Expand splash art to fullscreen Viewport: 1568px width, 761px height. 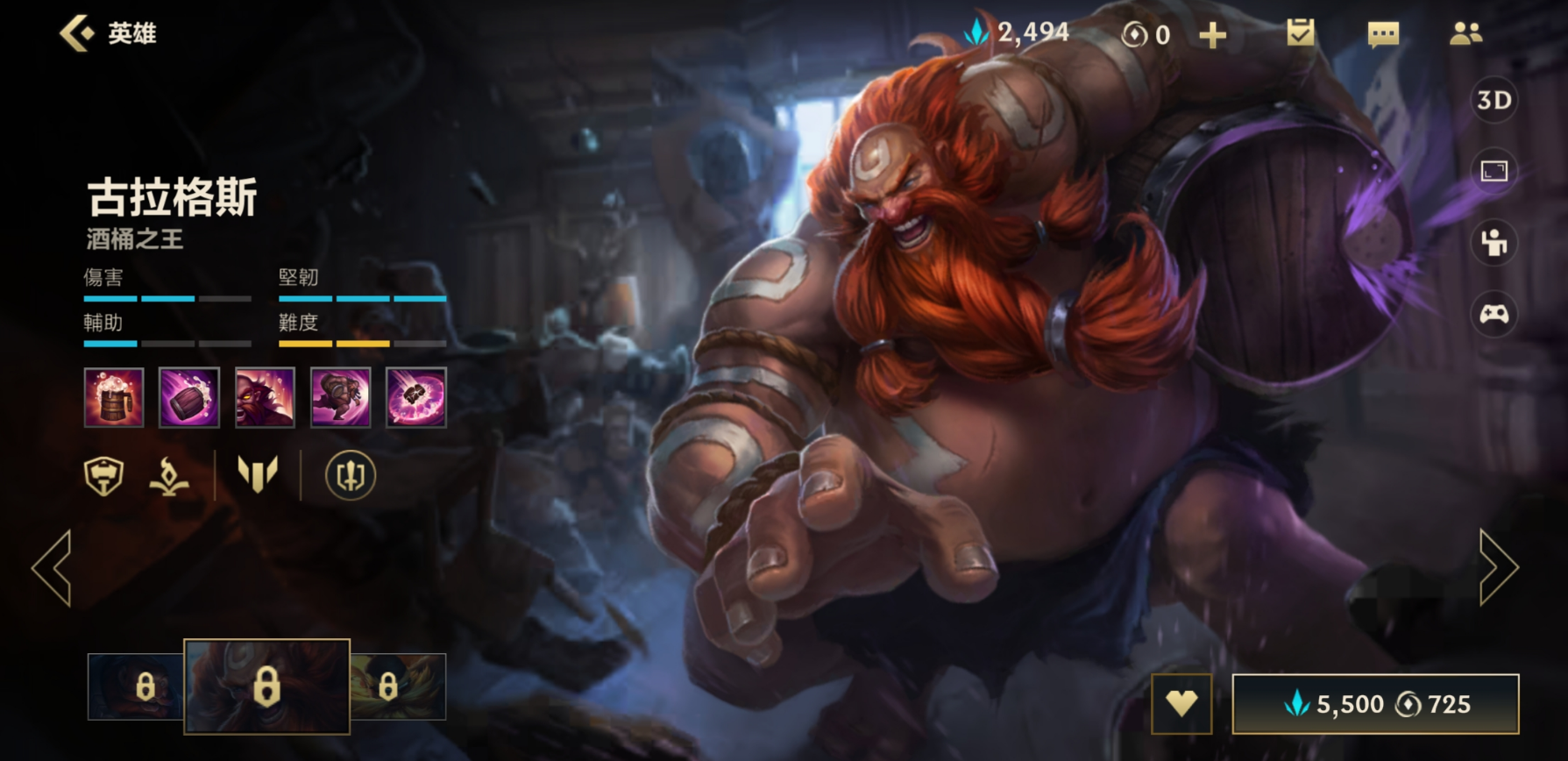pos(1494,171)
